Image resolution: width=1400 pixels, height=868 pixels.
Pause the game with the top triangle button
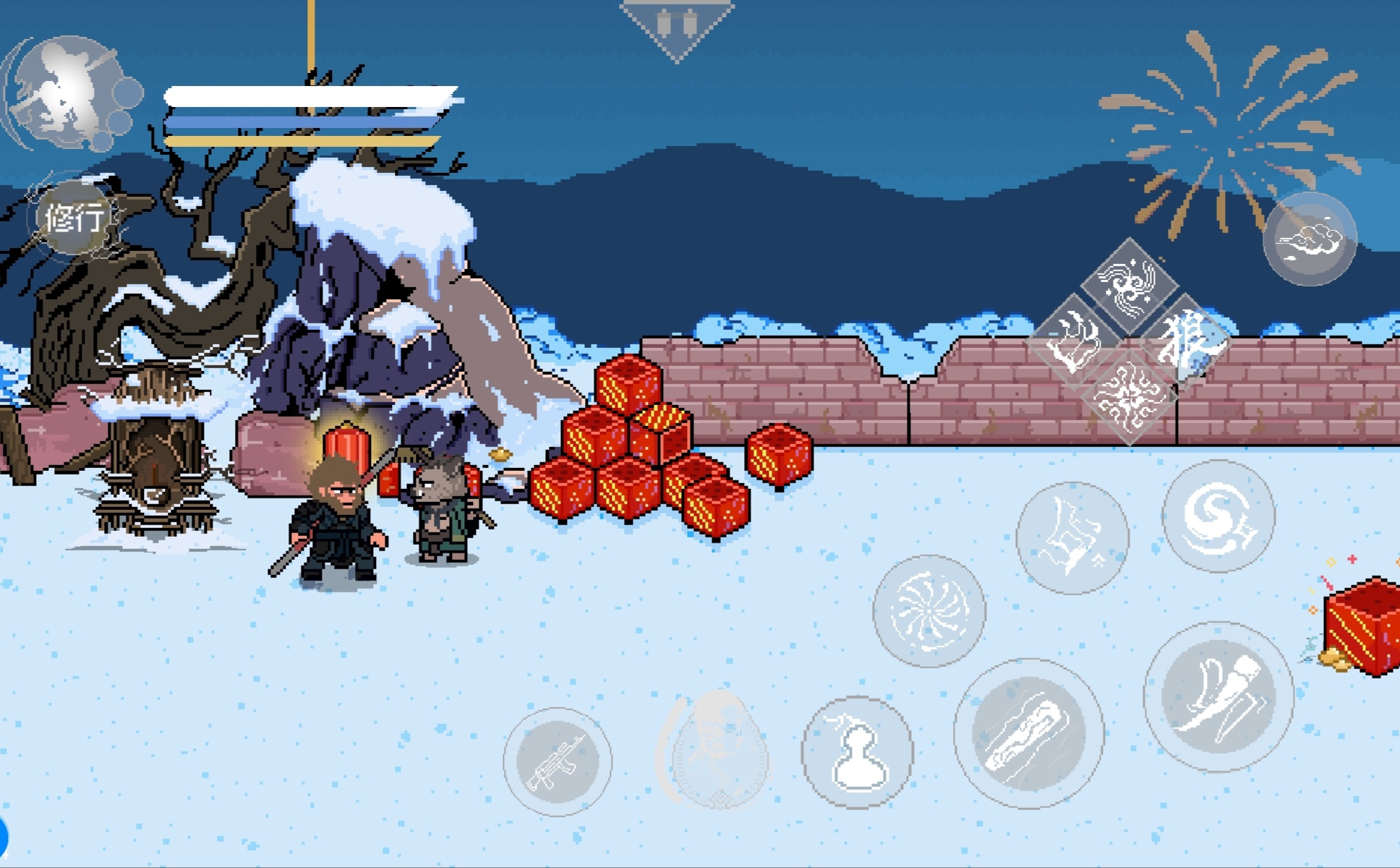[x=678, y=25]
